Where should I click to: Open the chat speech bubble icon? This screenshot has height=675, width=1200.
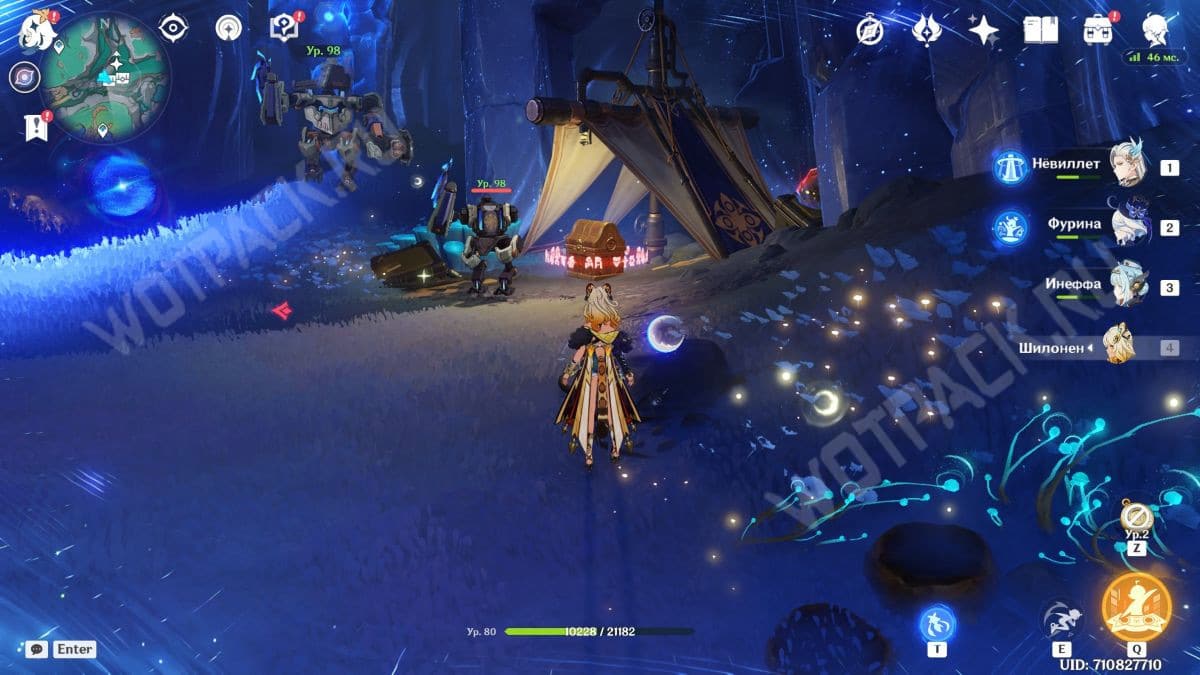(x=37, y=649)
